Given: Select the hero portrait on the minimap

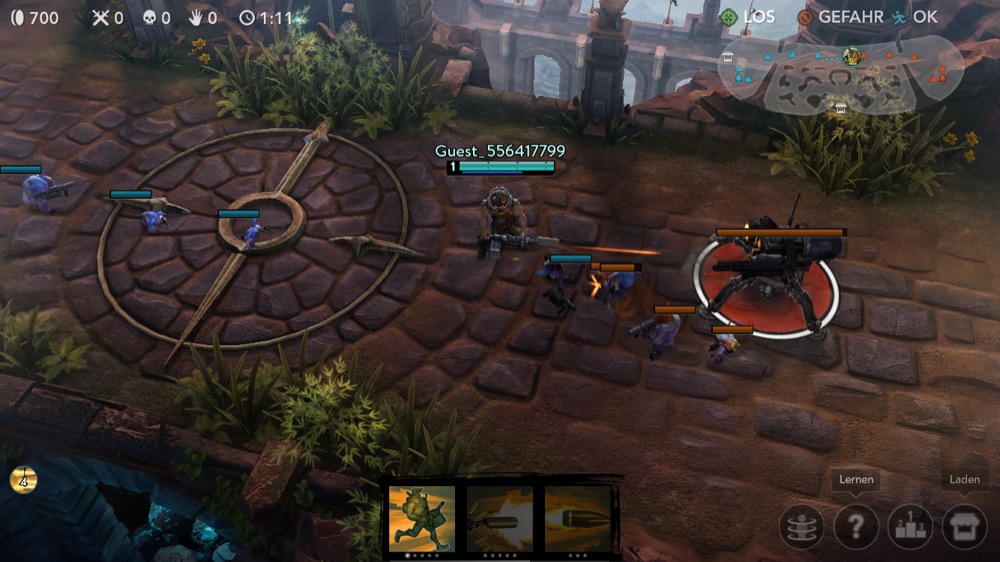Looking at the screenshot, I should coord(852,55).
